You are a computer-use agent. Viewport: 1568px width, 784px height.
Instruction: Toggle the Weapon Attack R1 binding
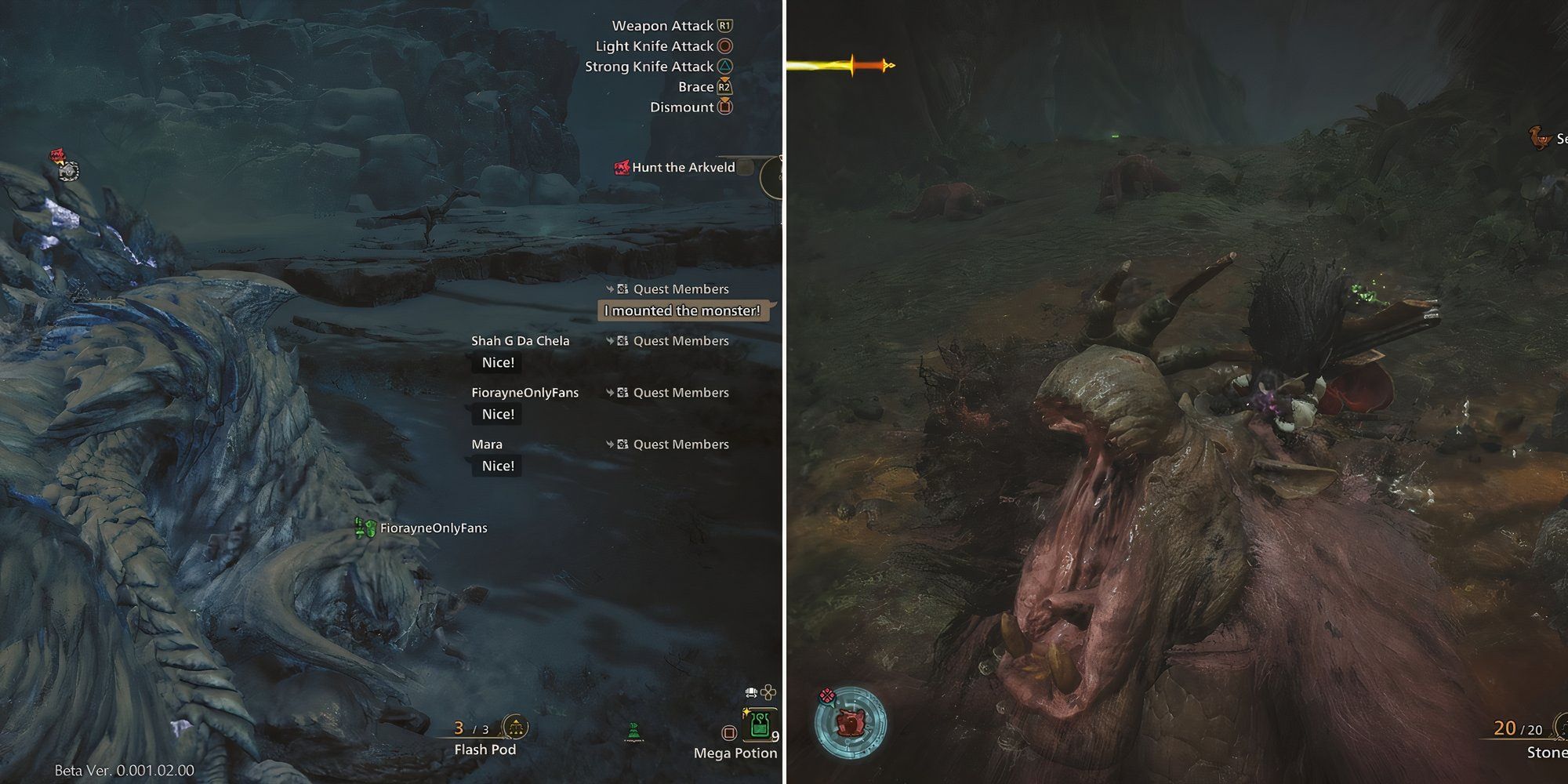pos(725,25)
